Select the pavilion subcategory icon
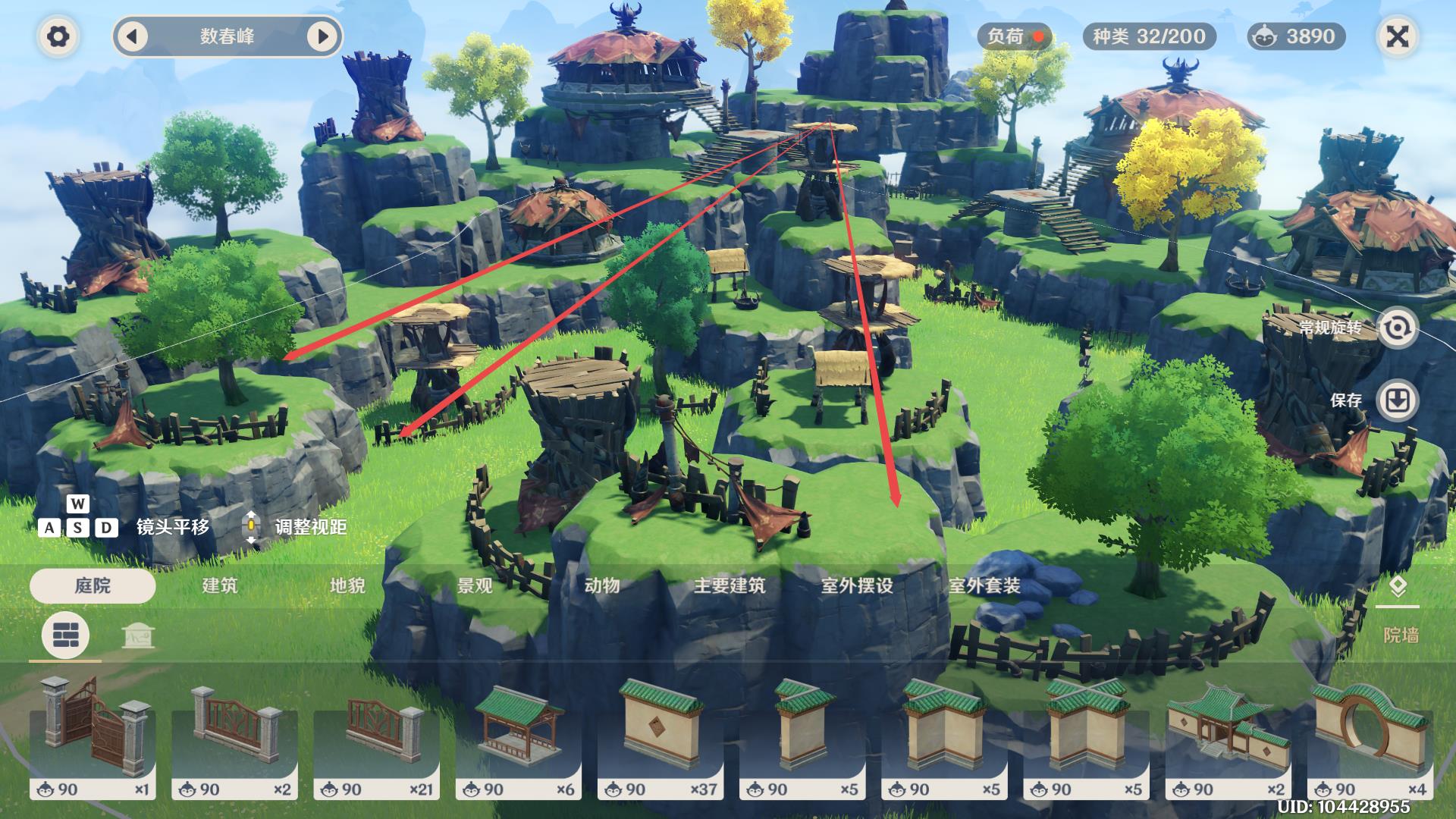Screen dimensions: 1456x819 pos(138,635)
